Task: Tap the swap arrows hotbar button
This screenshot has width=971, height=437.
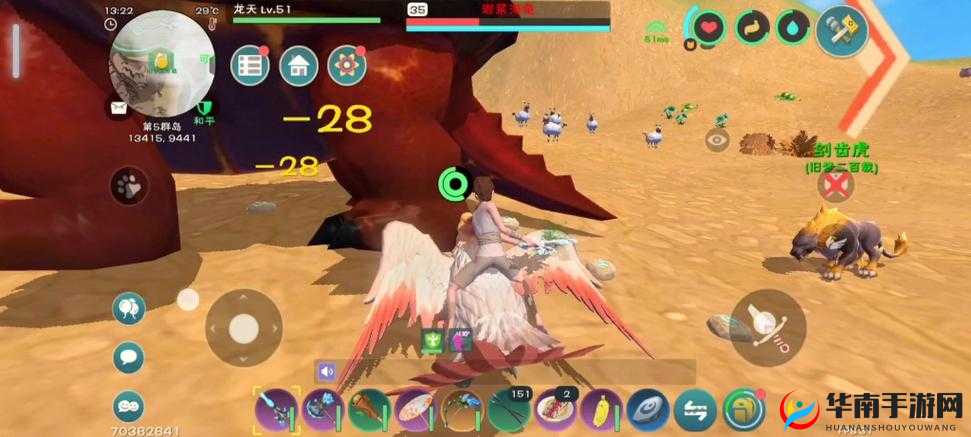Action: click(x=692, y=410)
